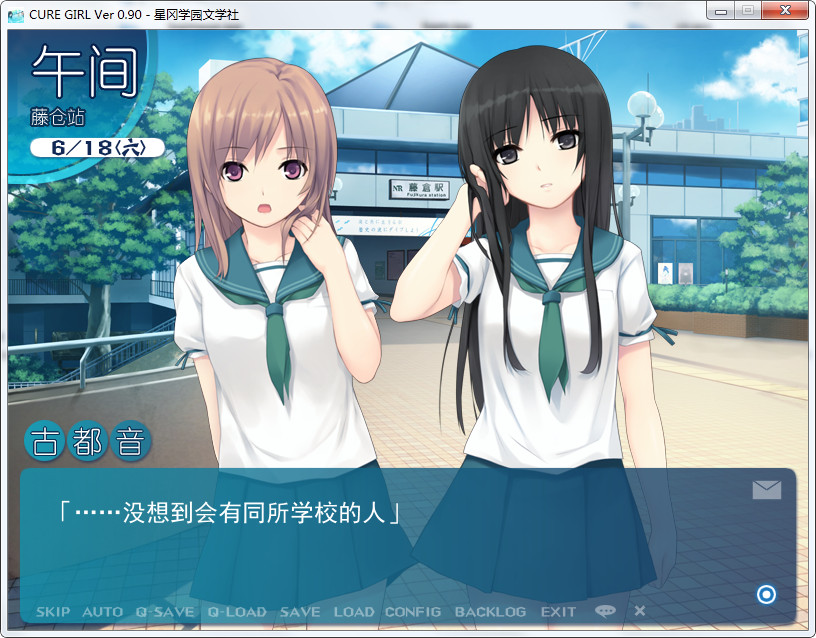816x638 pixels.
Task: Open the envelope mail icon
Action: tap(766, 489)
